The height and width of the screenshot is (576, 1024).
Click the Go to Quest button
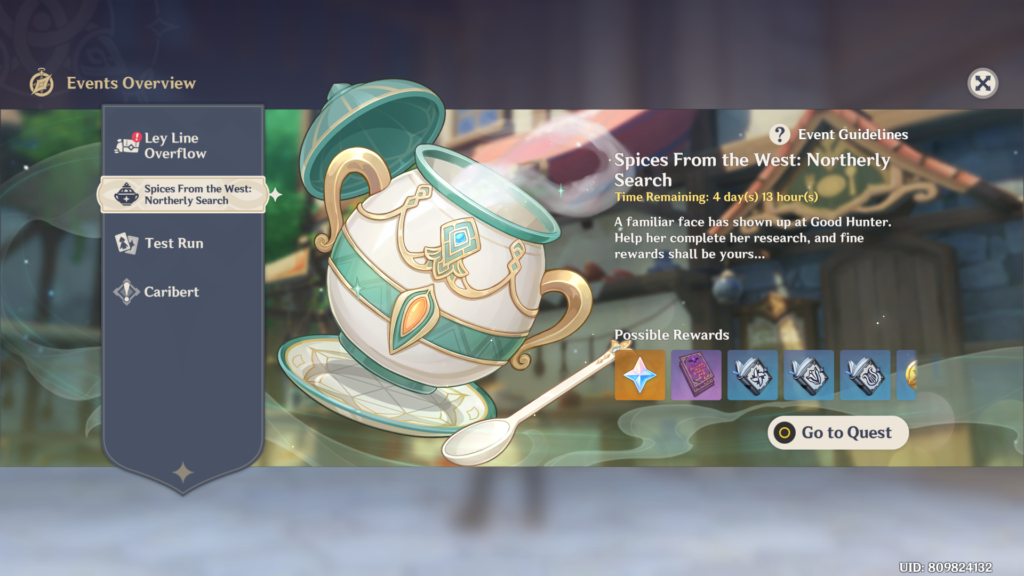pyautogui.click(x=838, y=433)
